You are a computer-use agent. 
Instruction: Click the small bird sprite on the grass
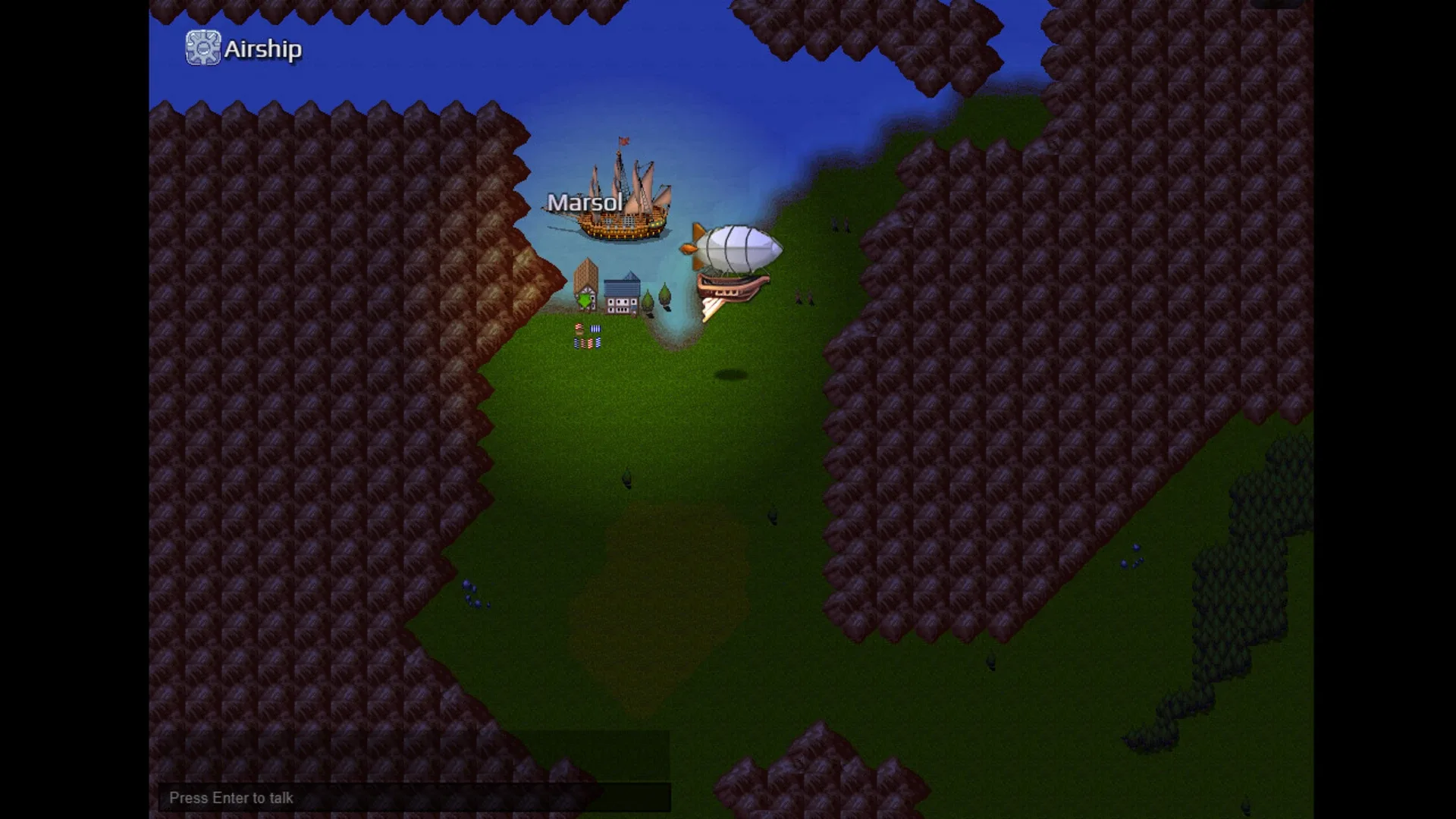[626, 478]
